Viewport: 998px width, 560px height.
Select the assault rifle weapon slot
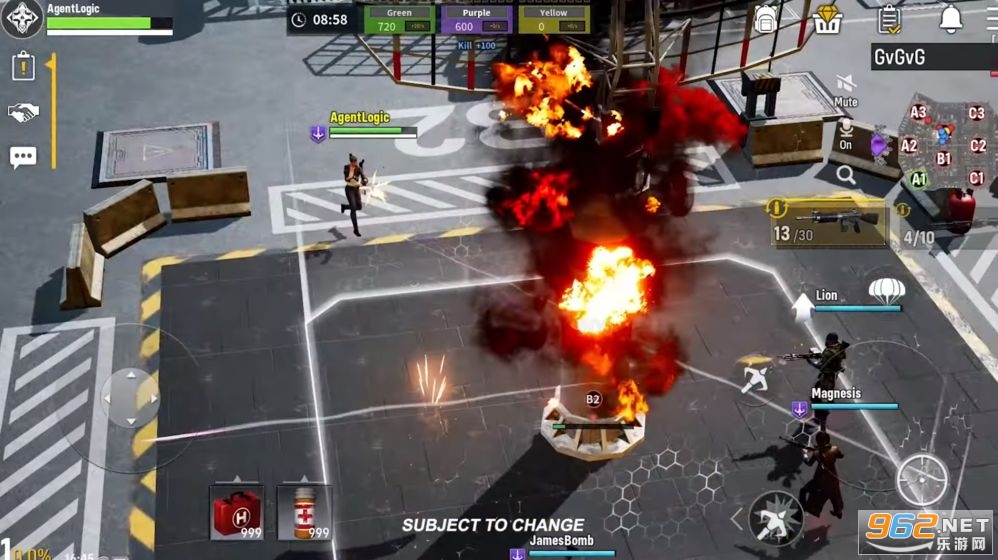[828, 221]
